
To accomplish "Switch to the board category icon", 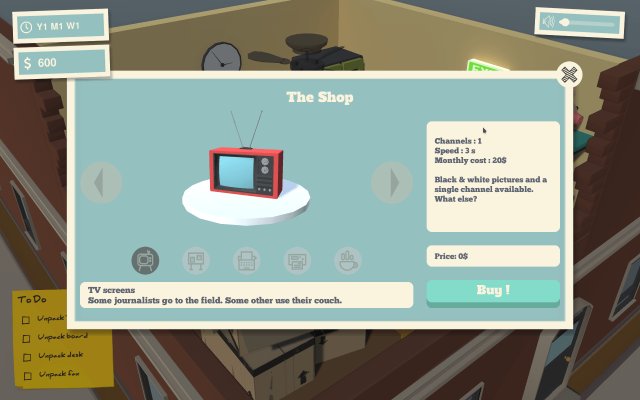I will pos(197,260).
